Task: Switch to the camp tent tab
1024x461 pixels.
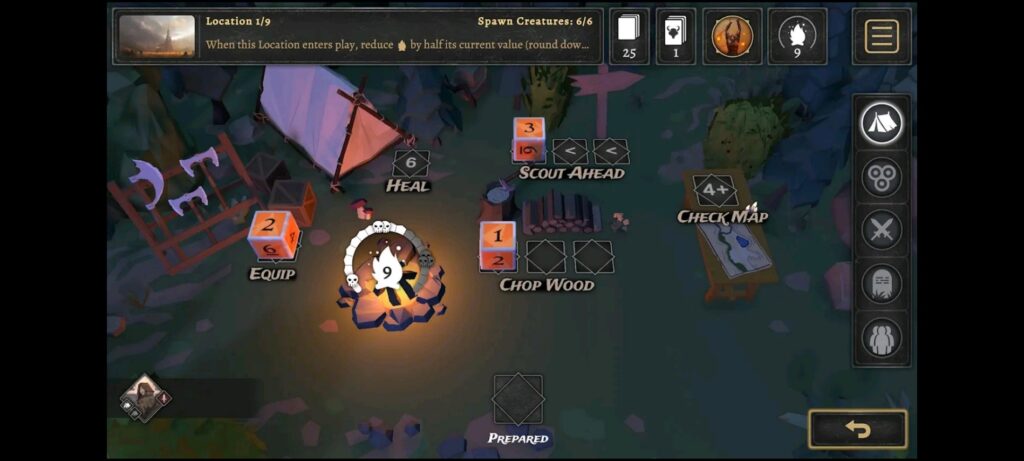Action: tap(881, 124)
